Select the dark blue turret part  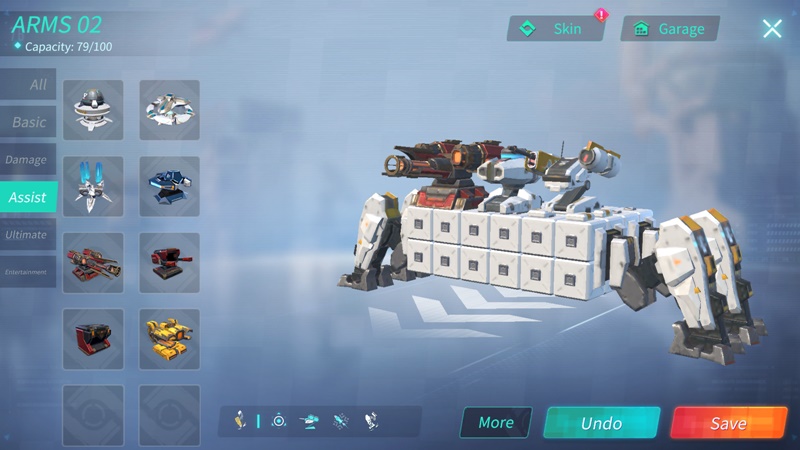click(x=169, y=186)
